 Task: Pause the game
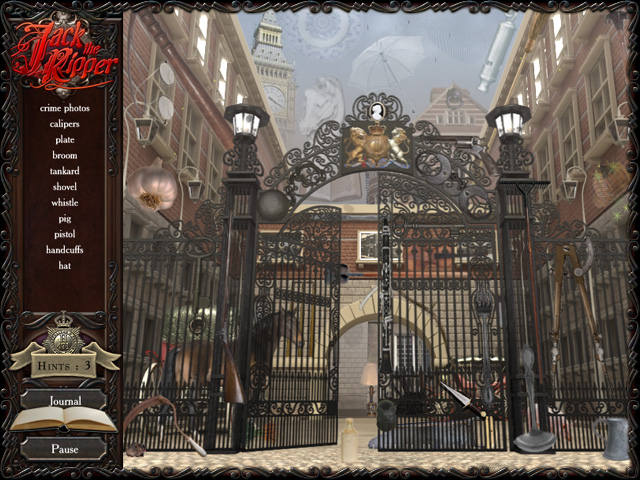pos(64,449)
